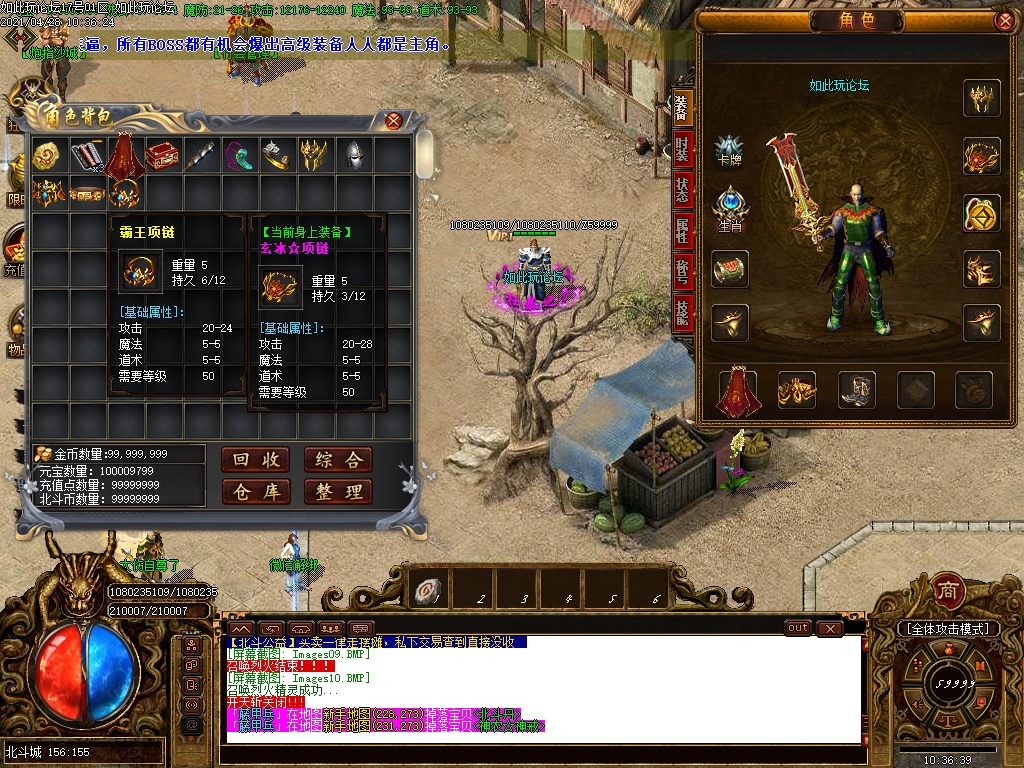
Task: Select the equipped boots slot
Action: (x=857, y=390)
